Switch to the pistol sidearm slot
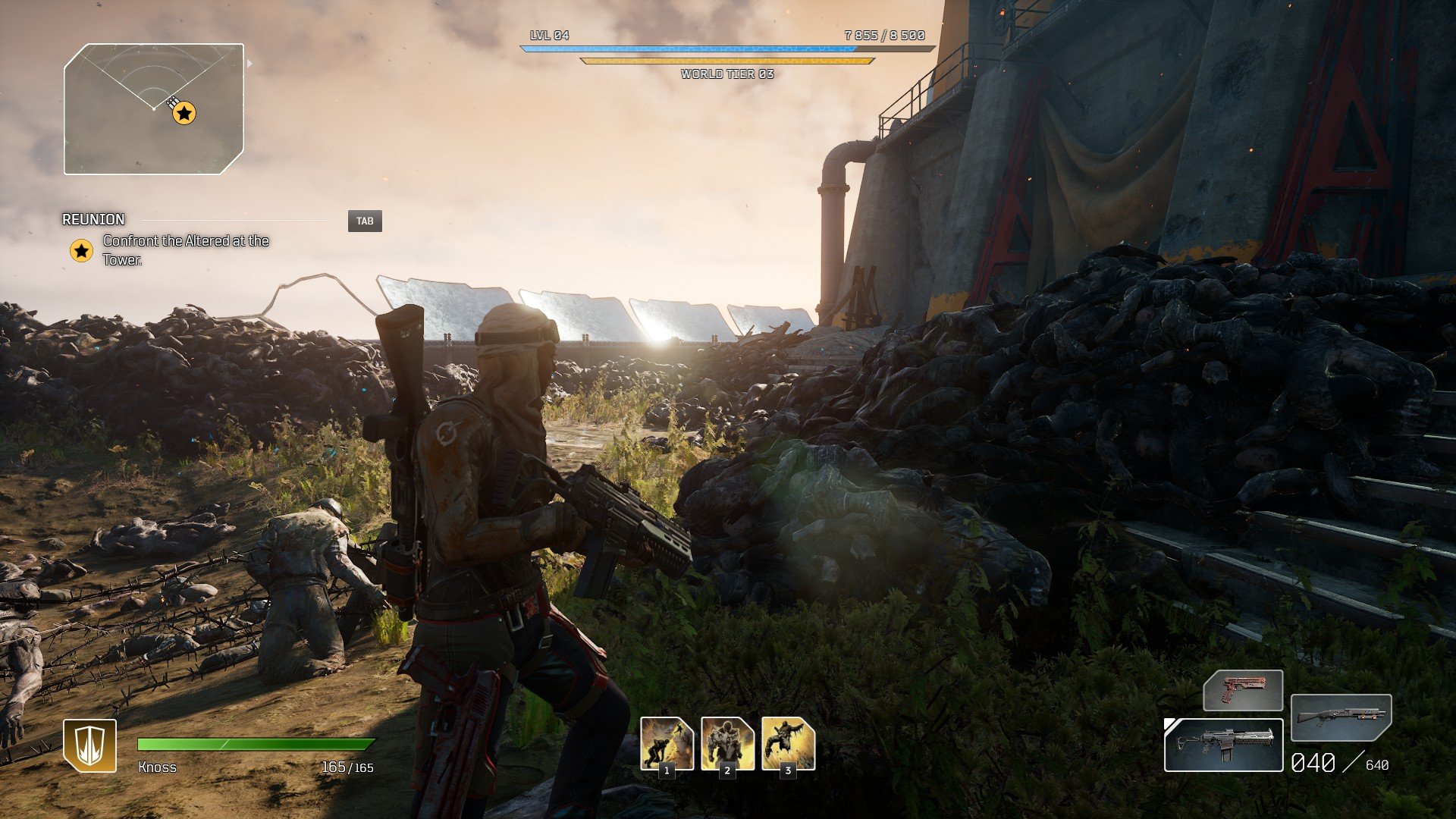Image resolution: width=1456 pixels, height=819 pixels. (x=1243, y=690)
